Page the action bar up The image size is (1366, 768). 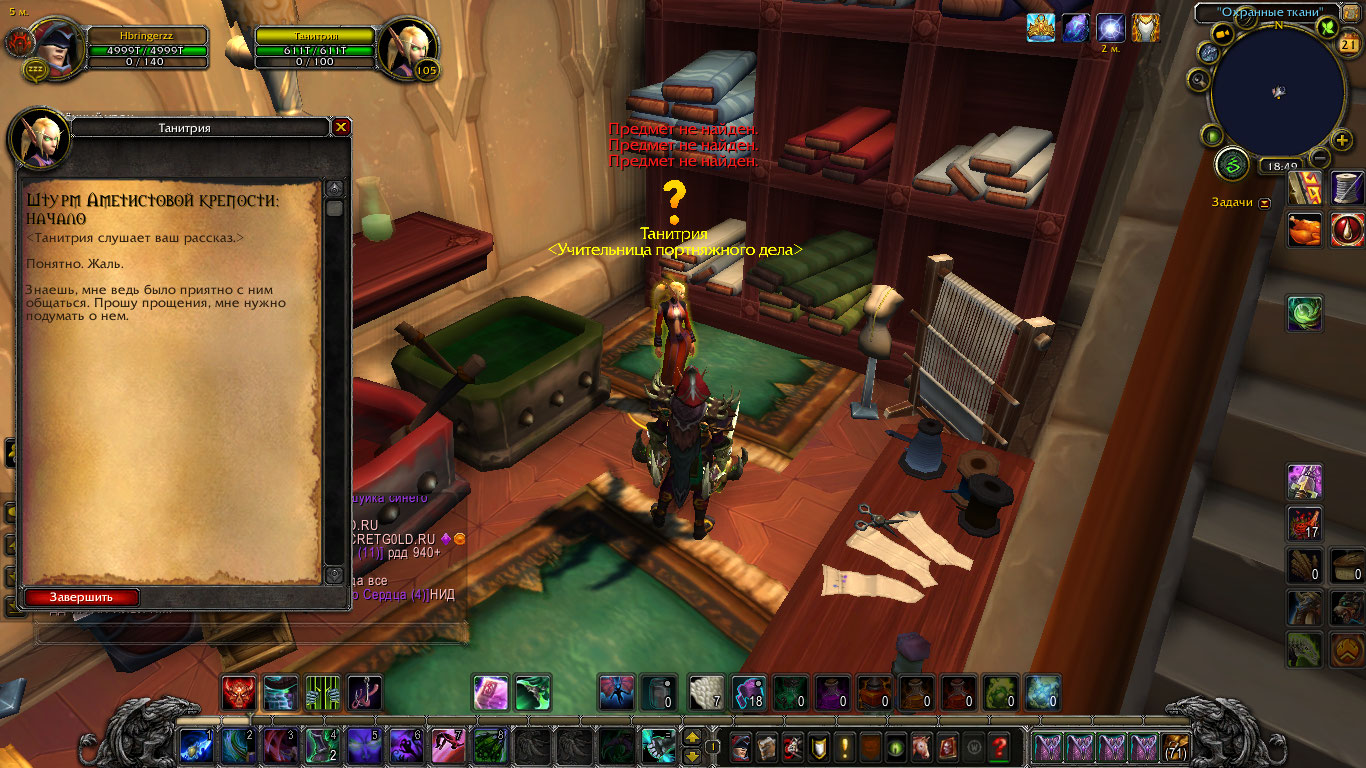[x=691, y=738]
